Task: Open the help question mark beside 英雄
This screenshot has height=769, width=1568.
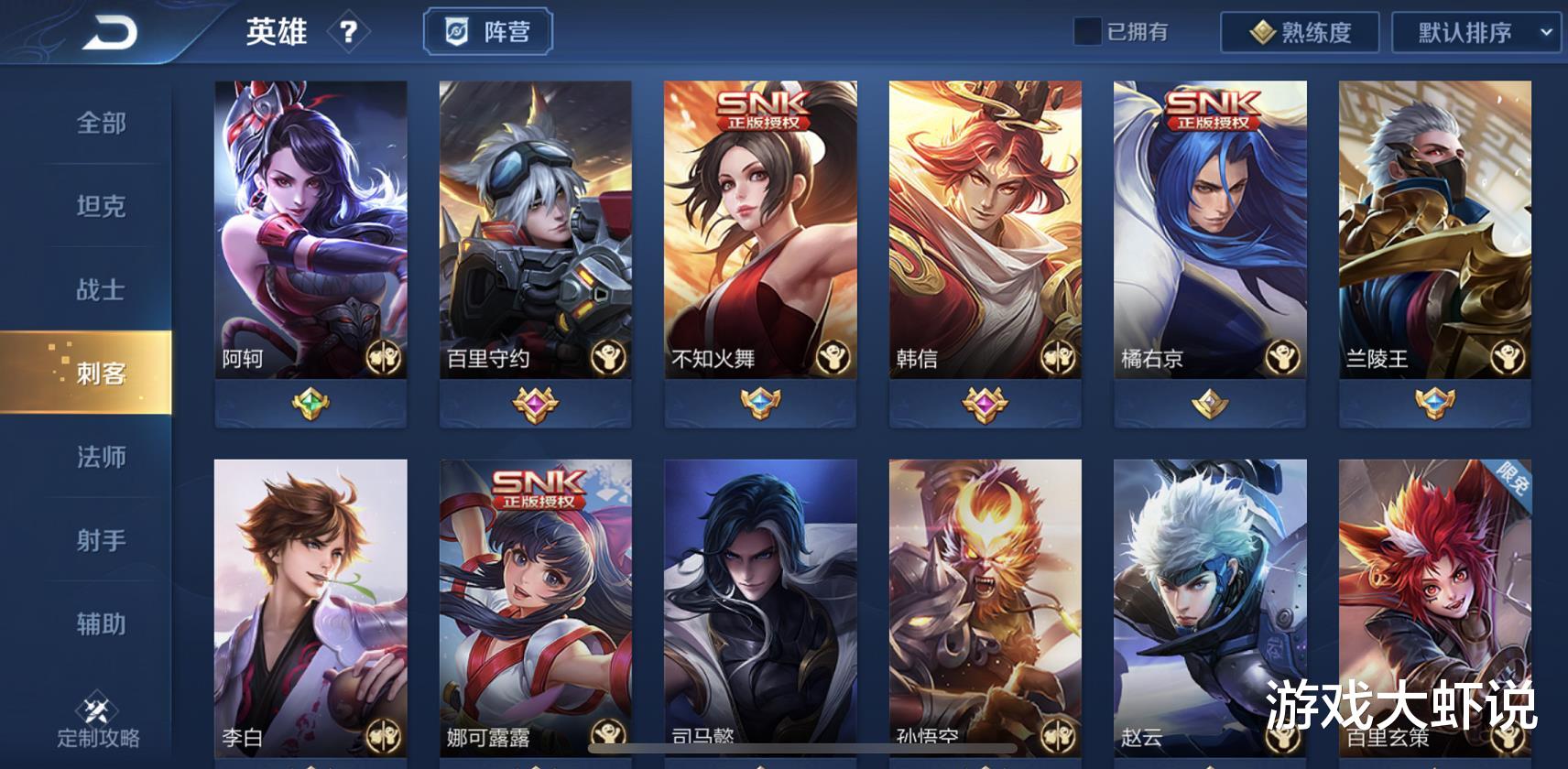Action: (x=349, y=32)
